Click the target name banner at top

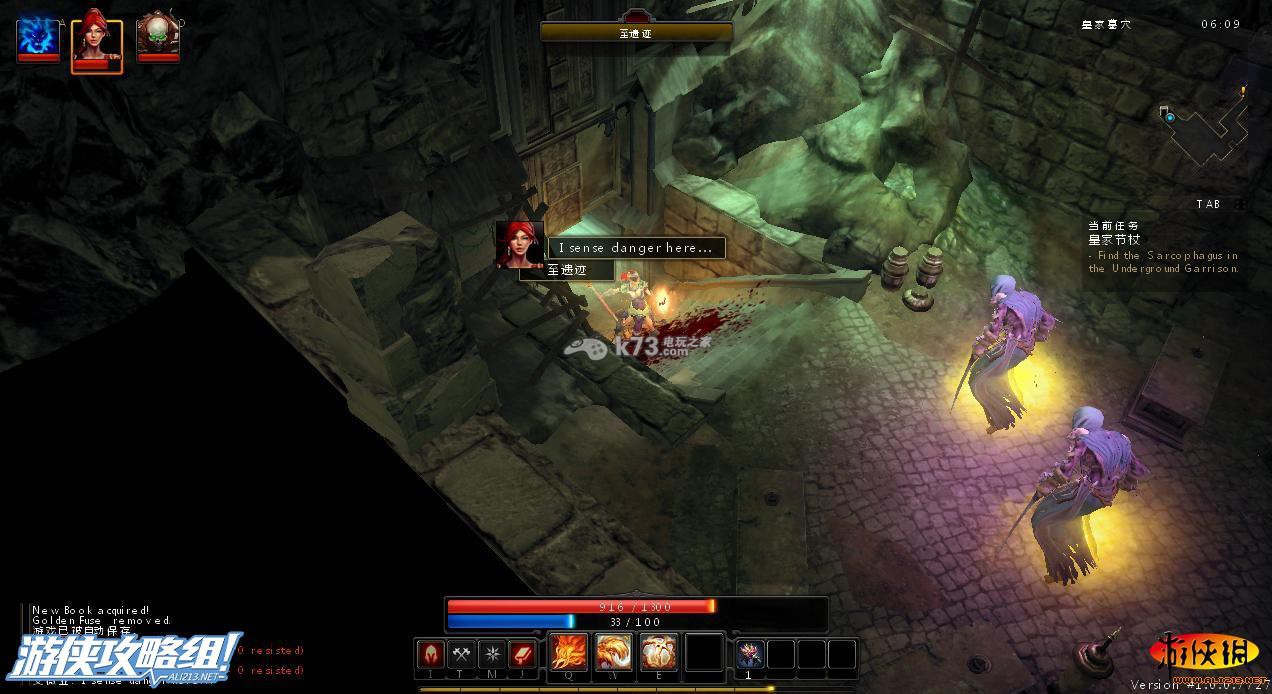pyautogui.click(x=636, y=32)
